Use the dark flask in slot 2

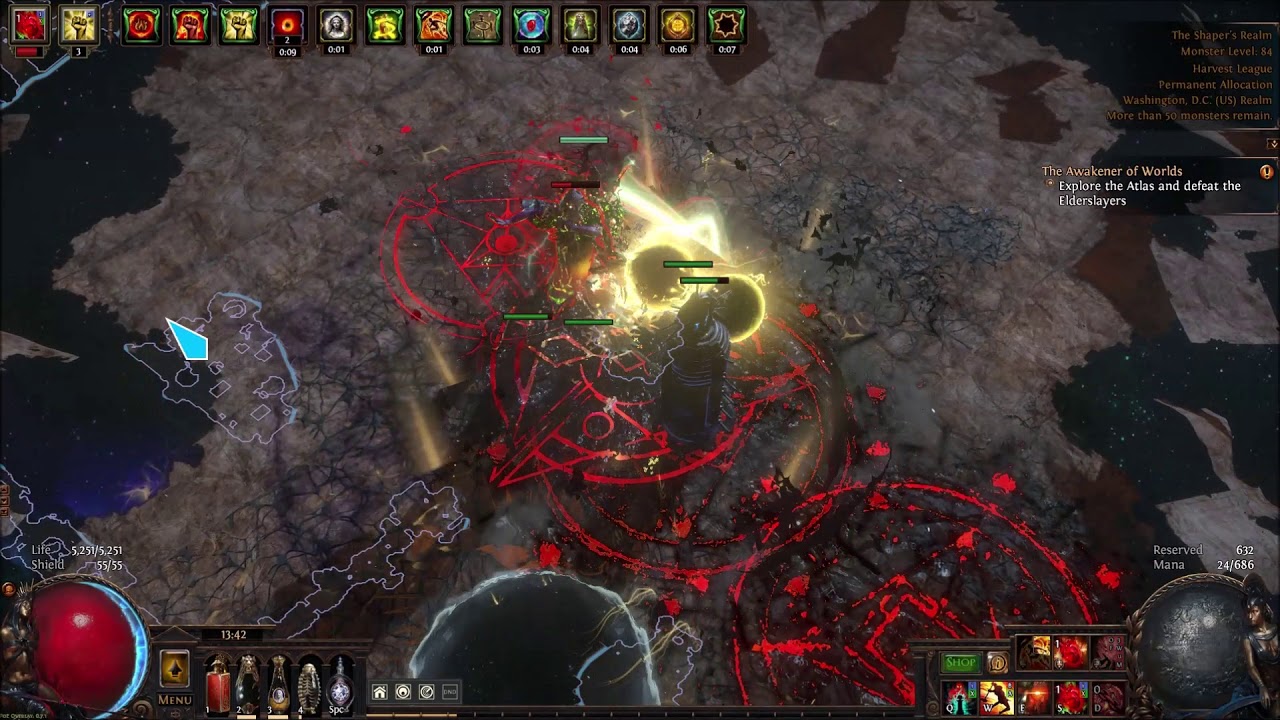pyautogui.click(x=247, y=685)
